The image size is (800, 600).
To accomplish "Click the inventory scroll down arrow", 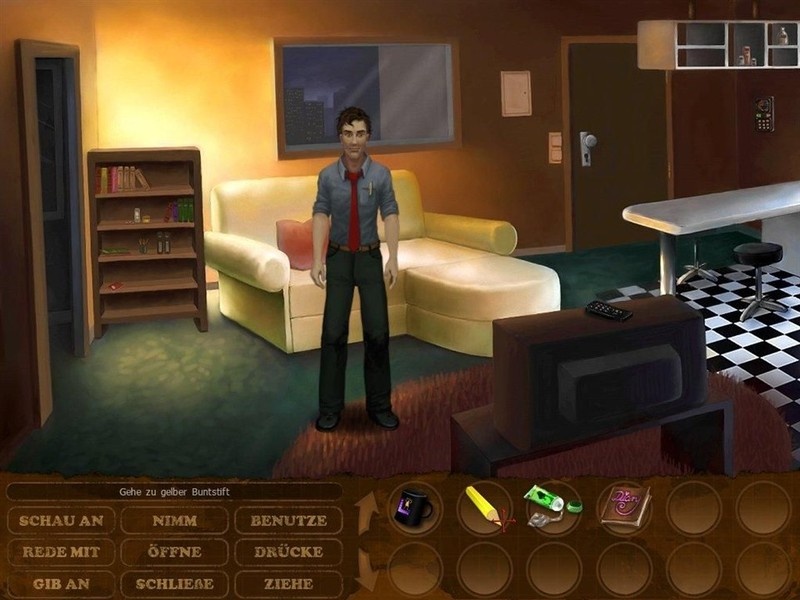I will pyautogui.click(x=363, y=570).
